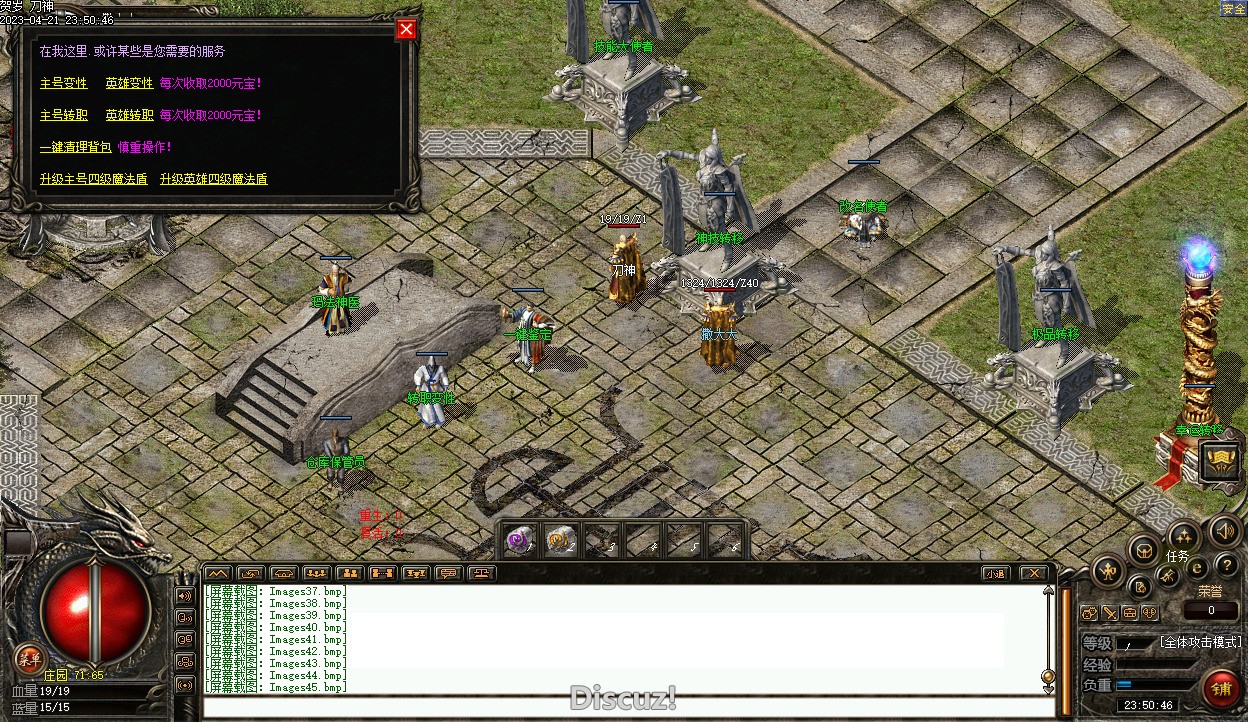Click the 一键清理背包 link
Viewport: 1248px width, 722px height.
tap(76, 147)
